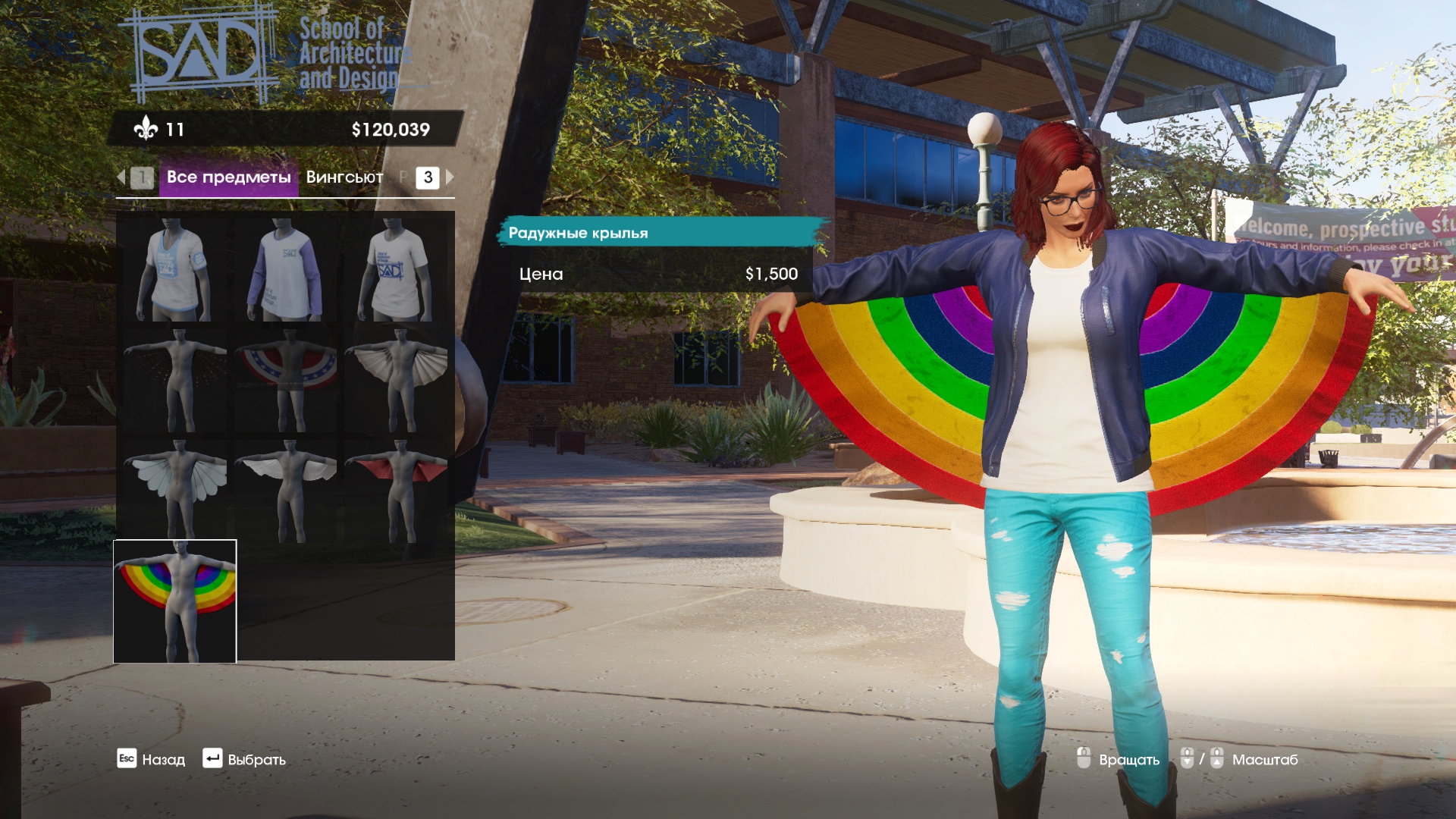
Task: Pick the purple-sleeved long sleeve shirt
Action: (286, 270)
